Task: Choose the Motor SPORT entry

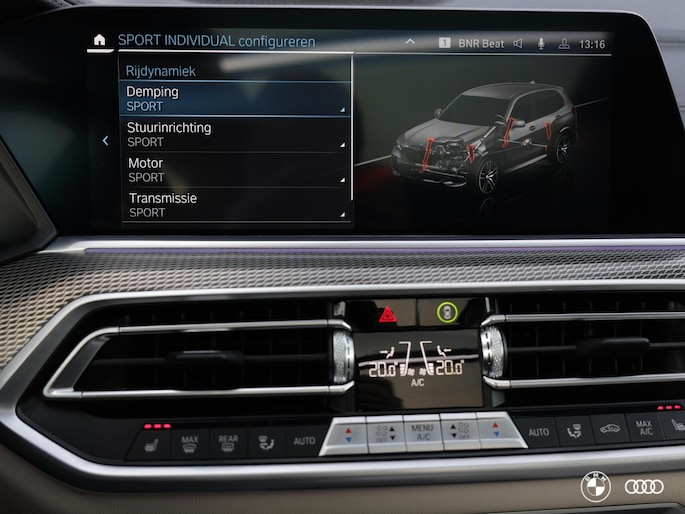Action: tap(235, 169)
